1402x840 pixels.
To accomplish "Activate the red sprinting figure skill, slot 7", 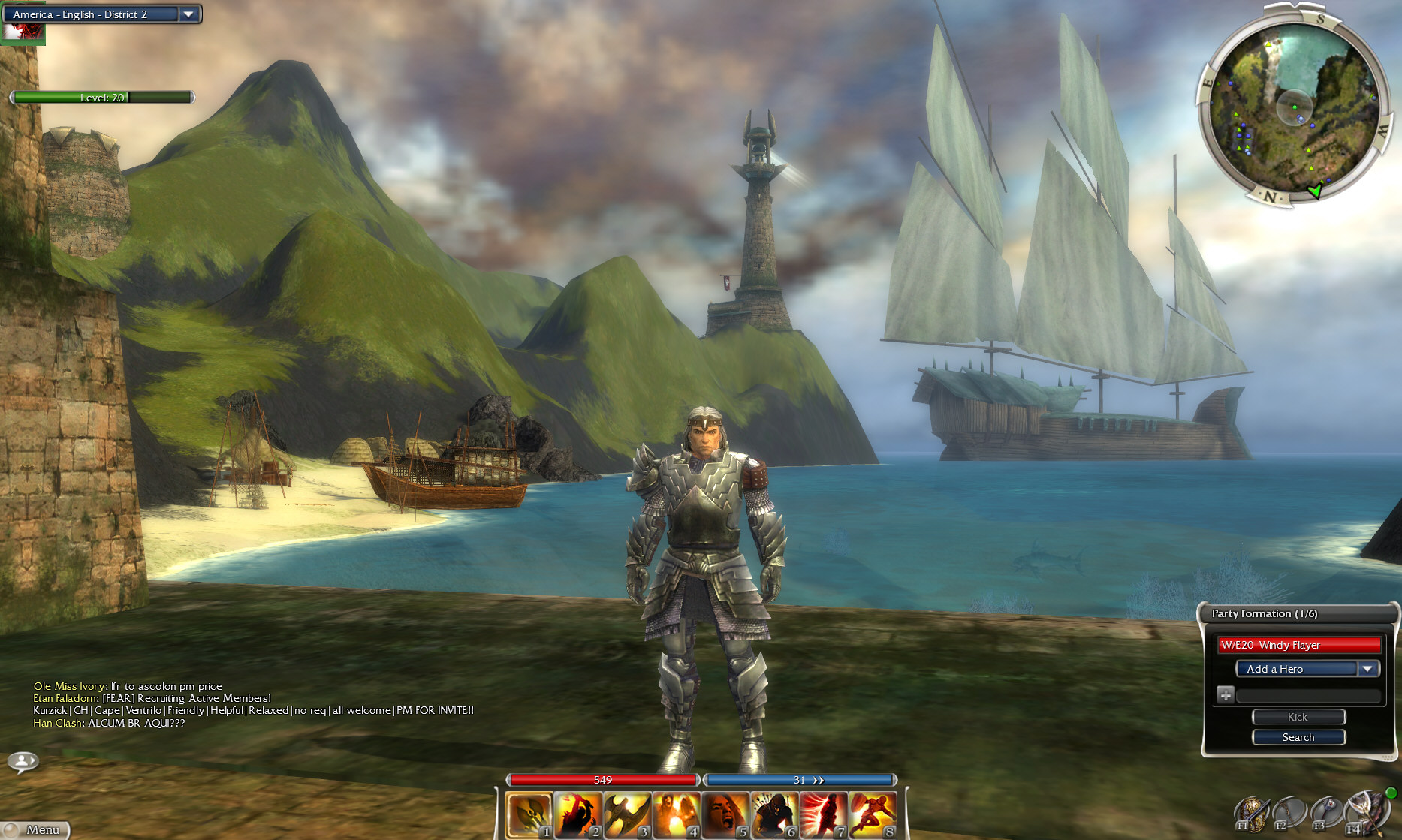I will [x=823, y=814].
